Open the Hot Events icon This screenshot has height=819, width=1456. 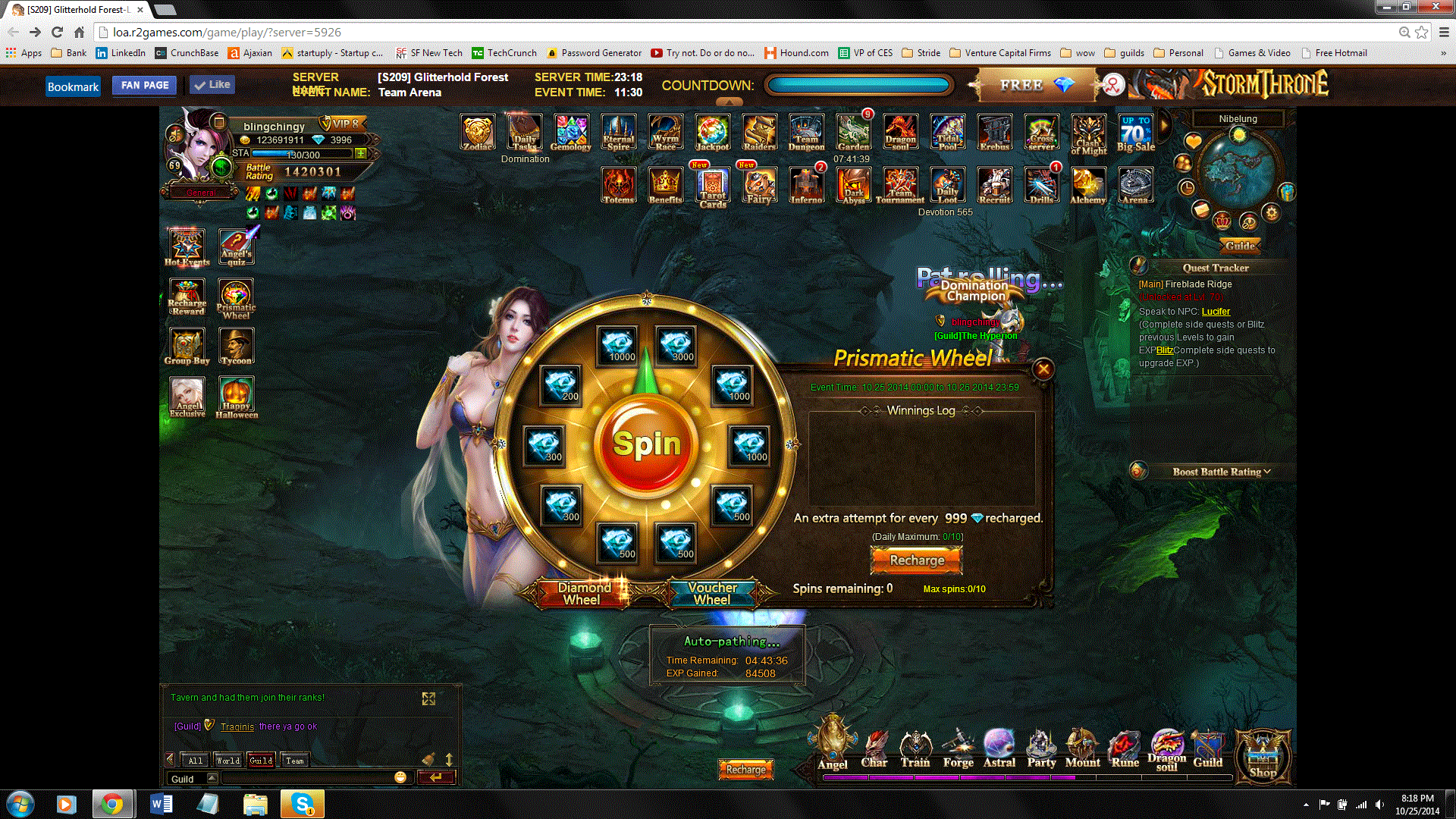(x=187, y=247)
